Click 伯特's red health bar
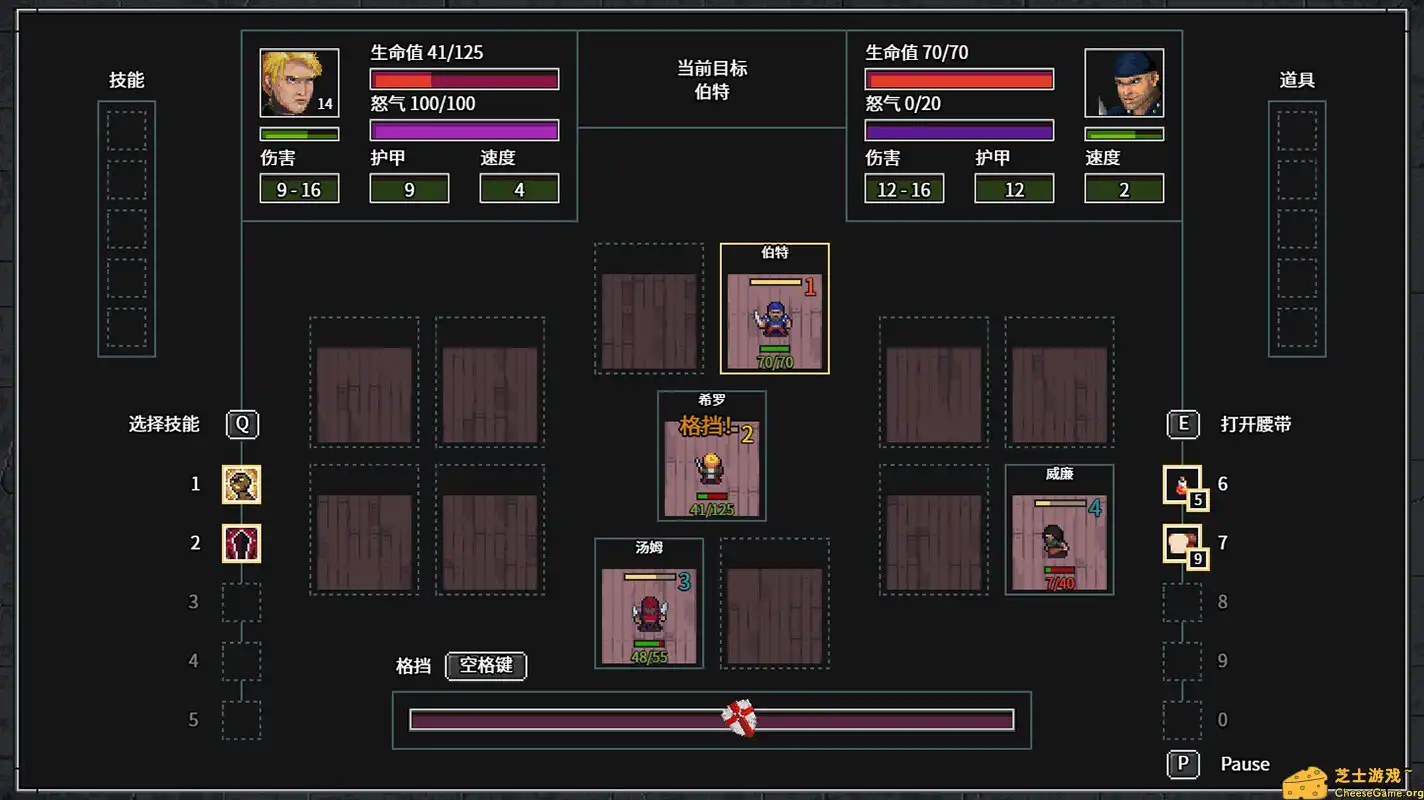 (x=959, y=78)
